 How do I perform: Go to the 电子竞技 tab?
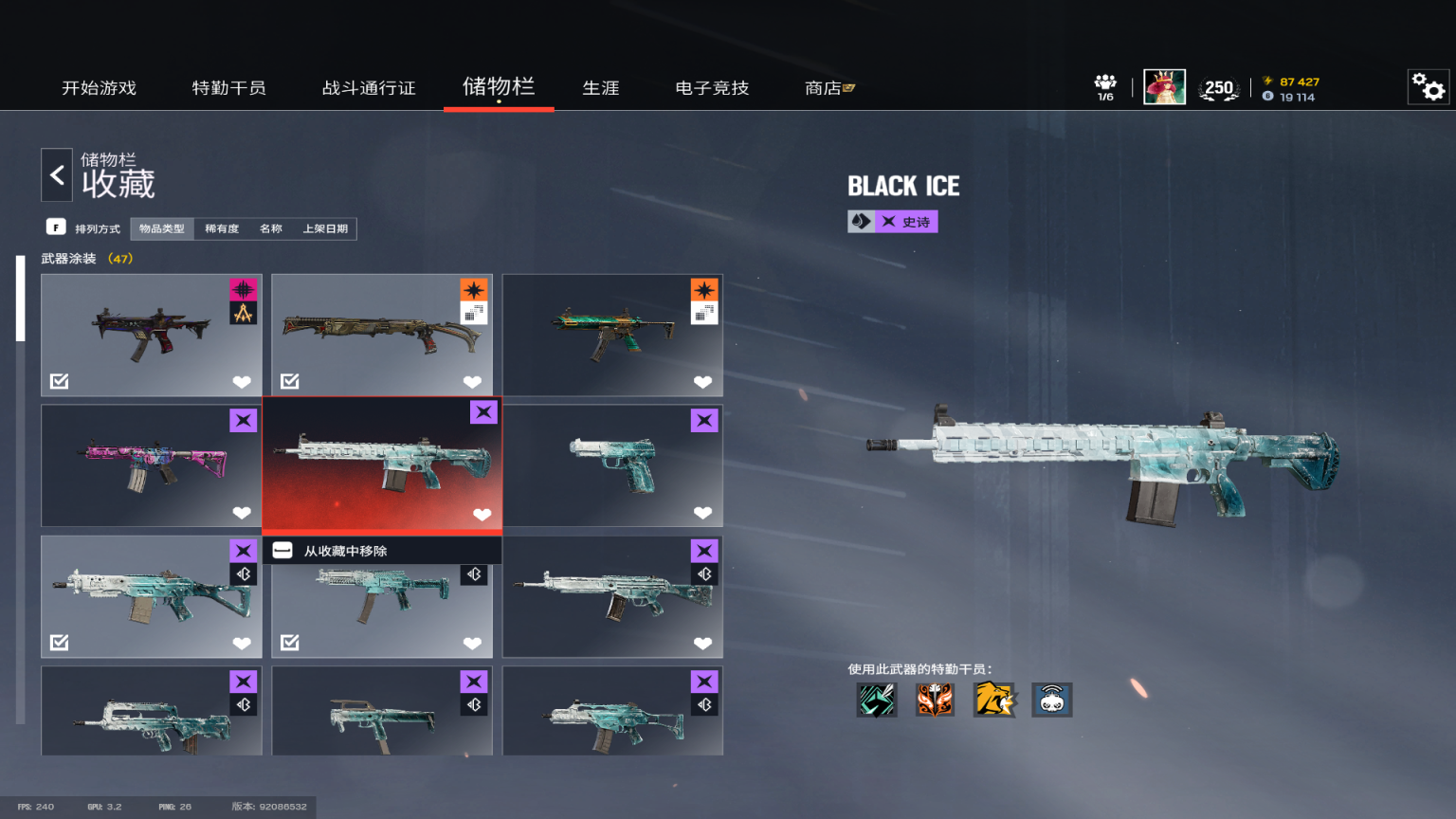tap(712, 88)
